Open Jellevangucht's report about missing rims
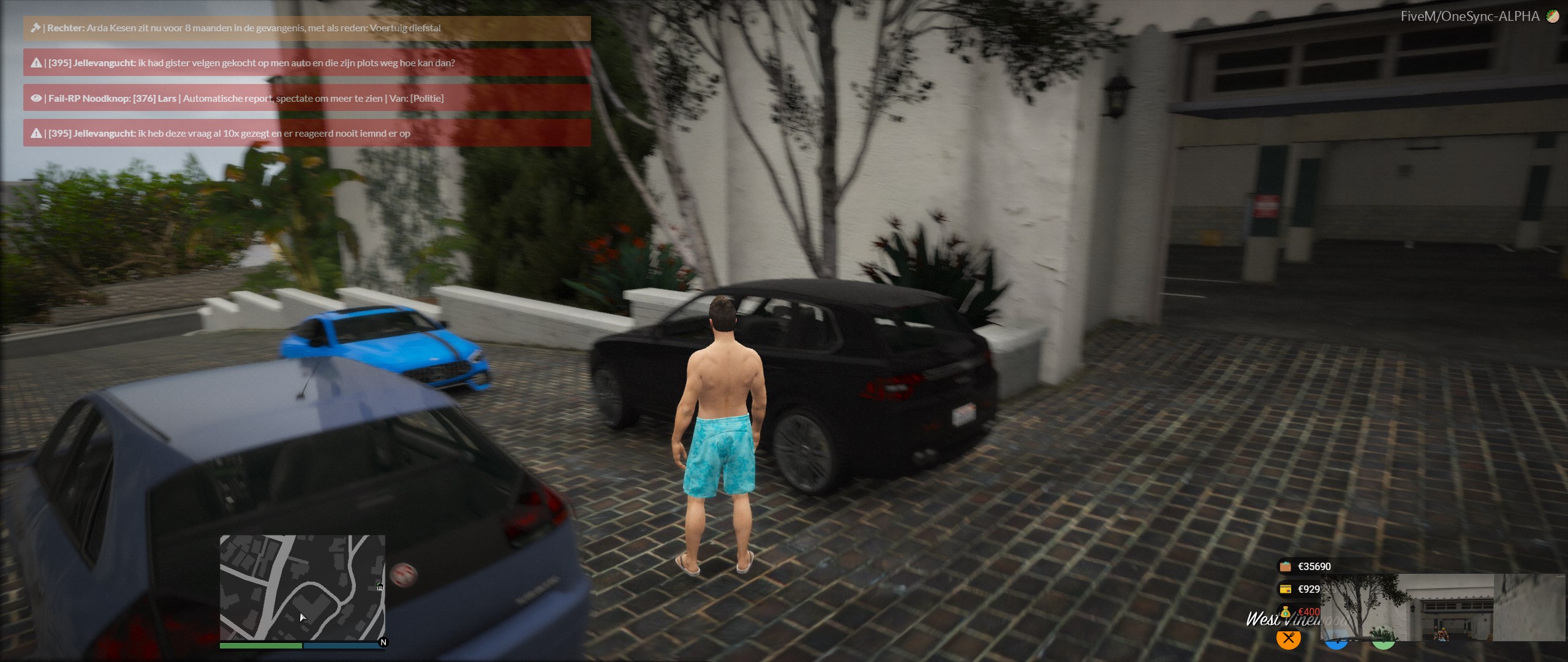The height and width of the screenshot is (662, 1568). [307, 63]
